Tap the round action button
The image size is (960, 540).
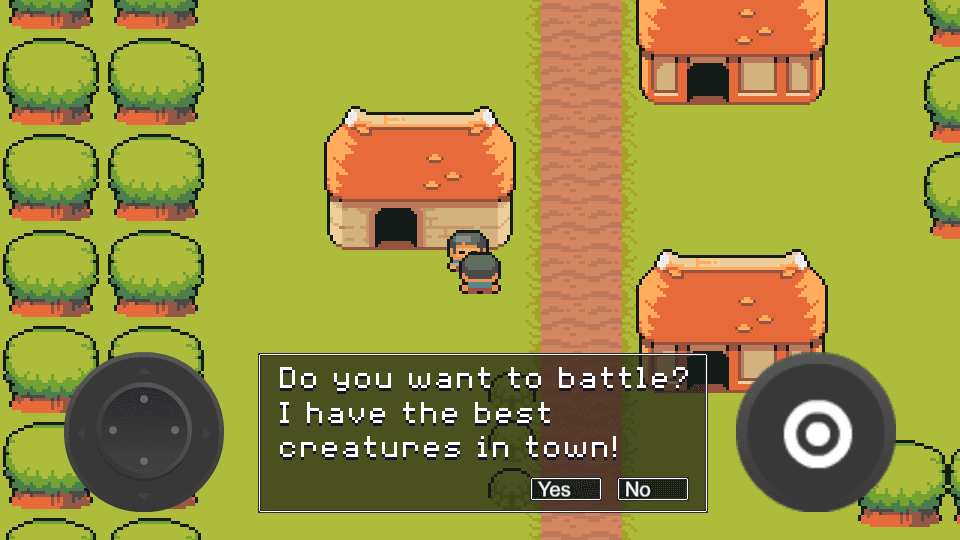coord(816,433)
